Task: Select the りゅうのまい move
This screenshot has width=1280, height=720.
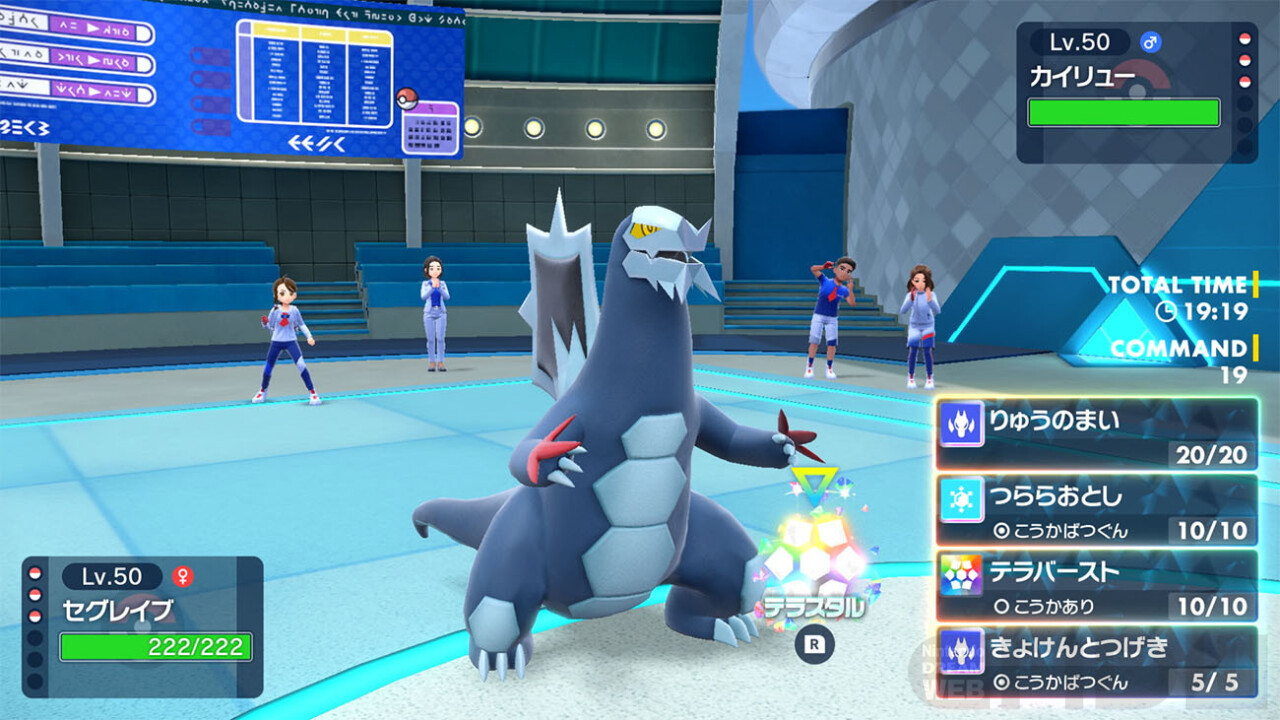Action: point(1096,434)
